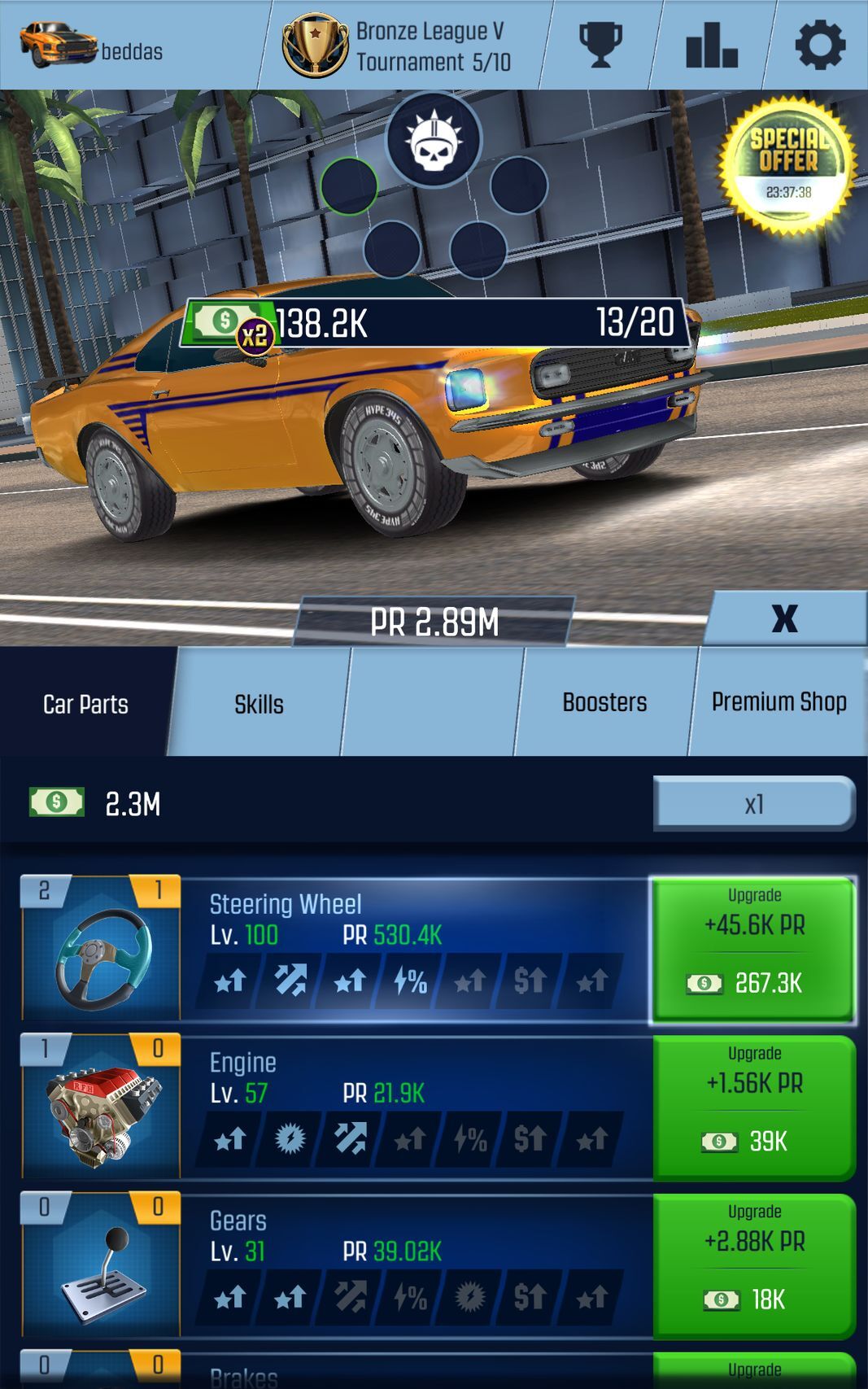Show the leaderboard bar chart
The height and width of the screenshot is (1389, 868).
click(711, 45)
